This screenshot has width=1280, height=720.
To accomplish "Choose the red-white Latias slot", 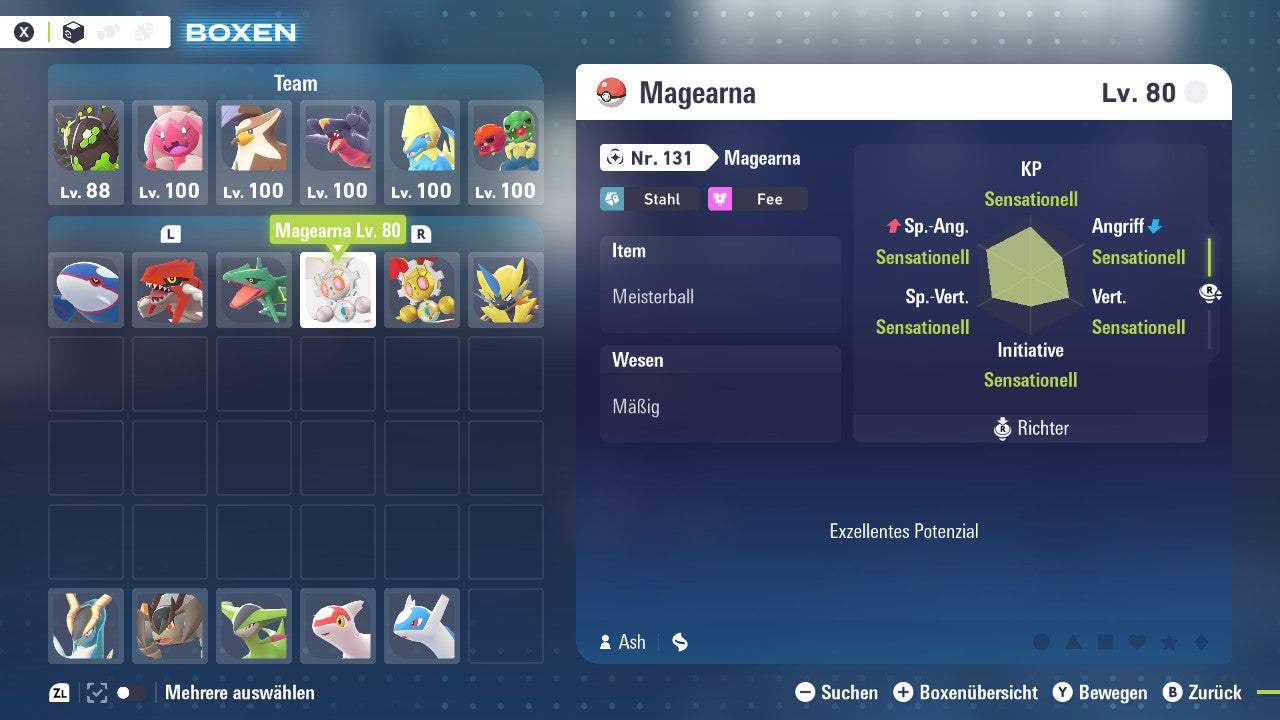I will point(338,626).
